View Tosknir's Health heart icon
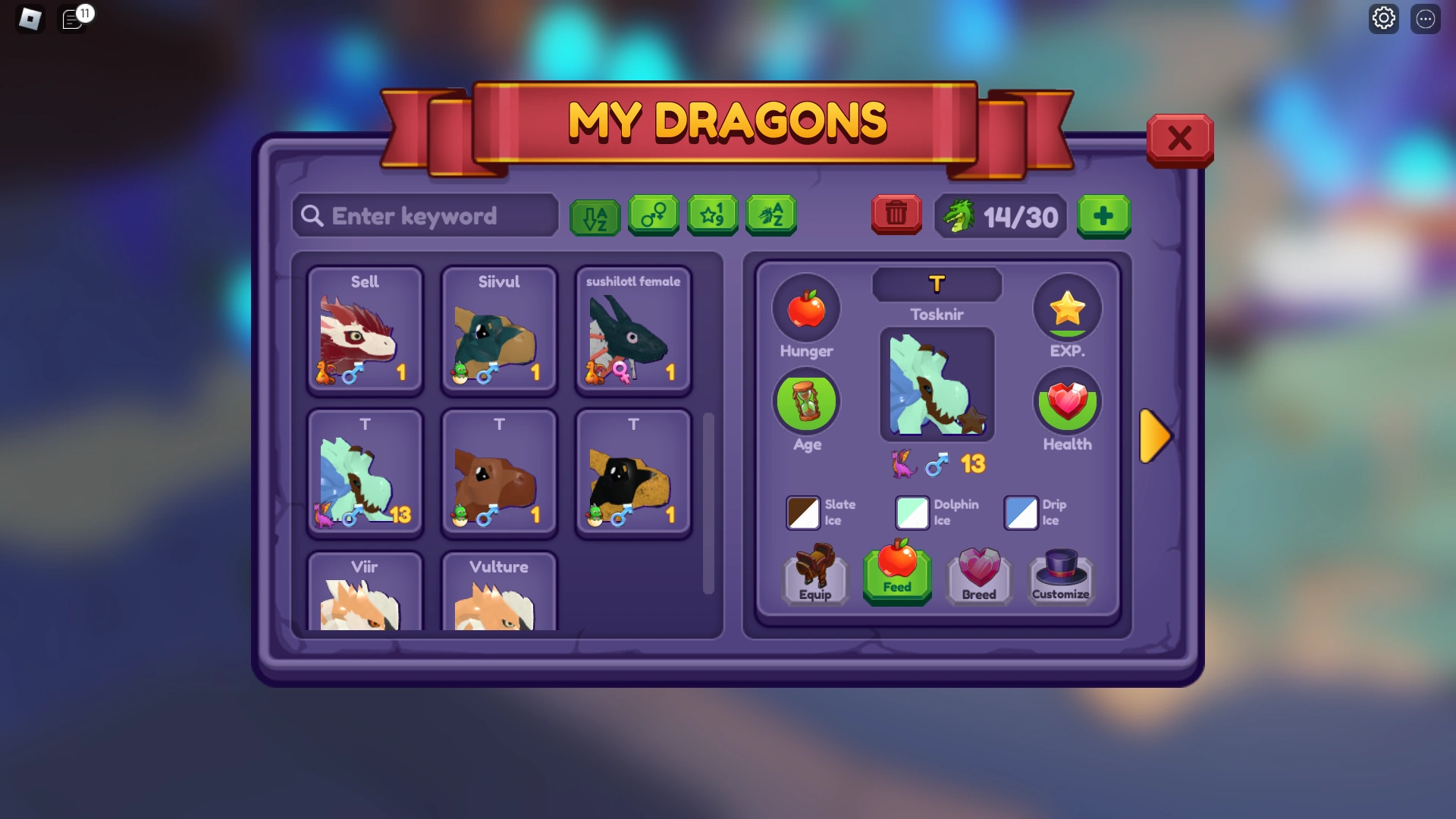The width and height of the screenshot is (1456, 819). [1067, 403]
